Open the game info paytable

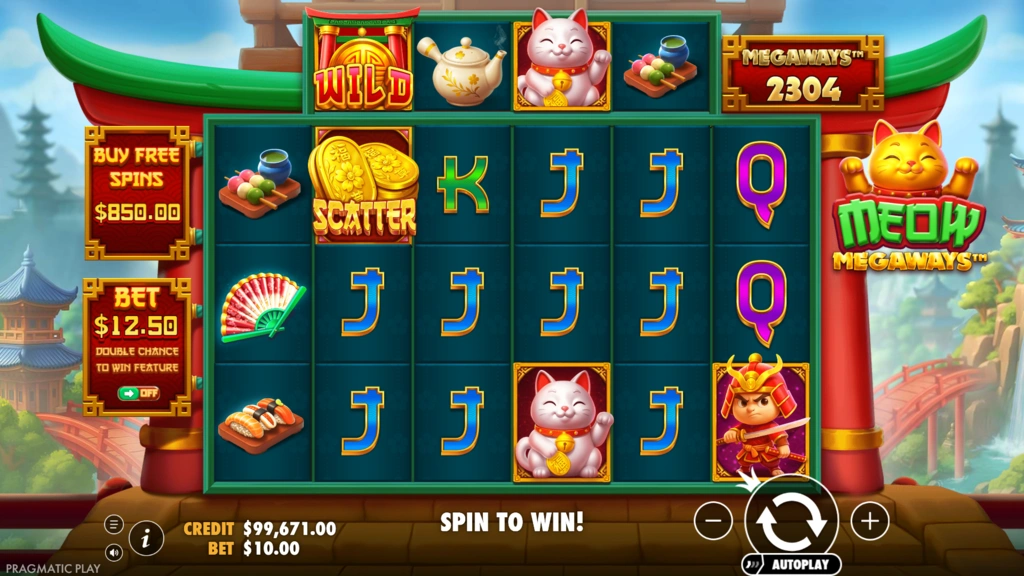146,539
